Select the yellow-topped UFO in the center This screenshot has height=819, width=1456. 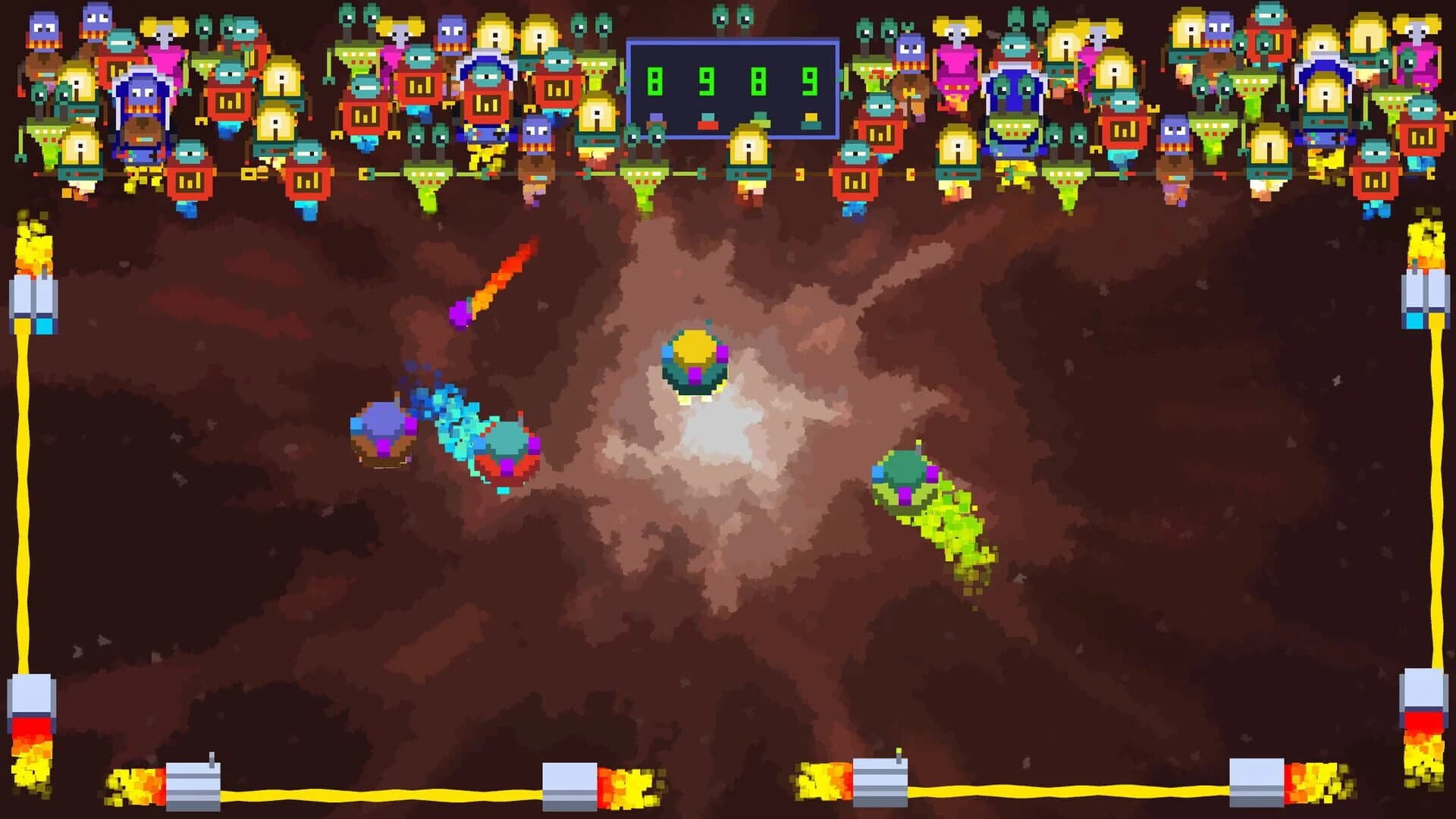tap(695, 360)
